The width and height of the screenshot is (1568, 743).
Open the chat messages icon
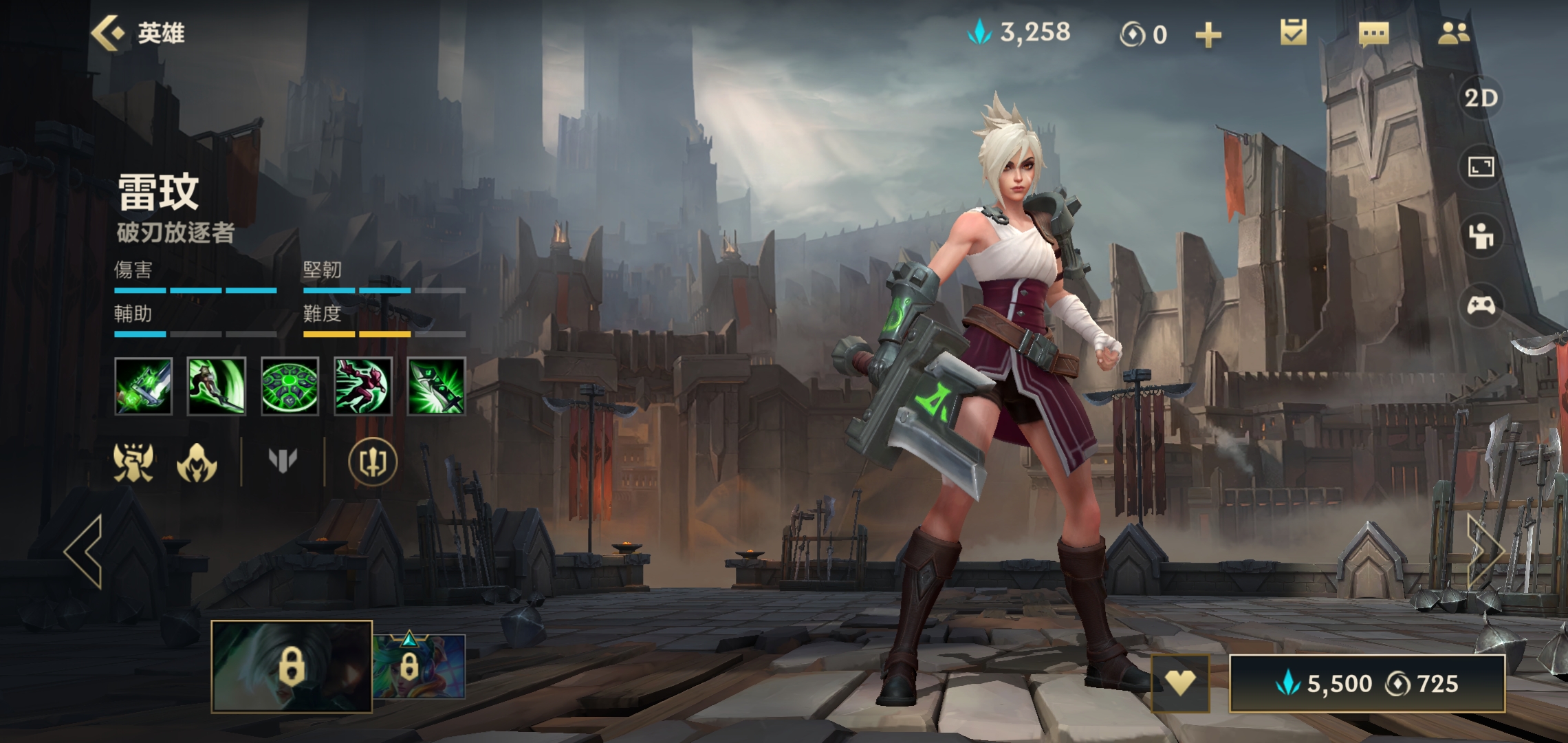tap(1373, 33)
